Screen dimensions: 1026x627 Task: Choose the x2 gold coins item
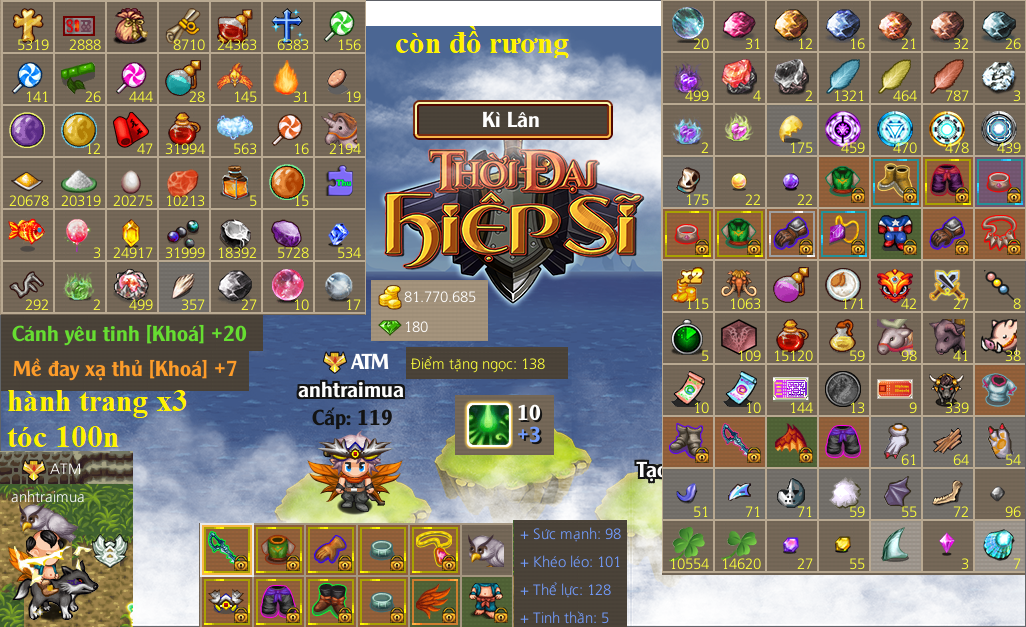point(688,286)
